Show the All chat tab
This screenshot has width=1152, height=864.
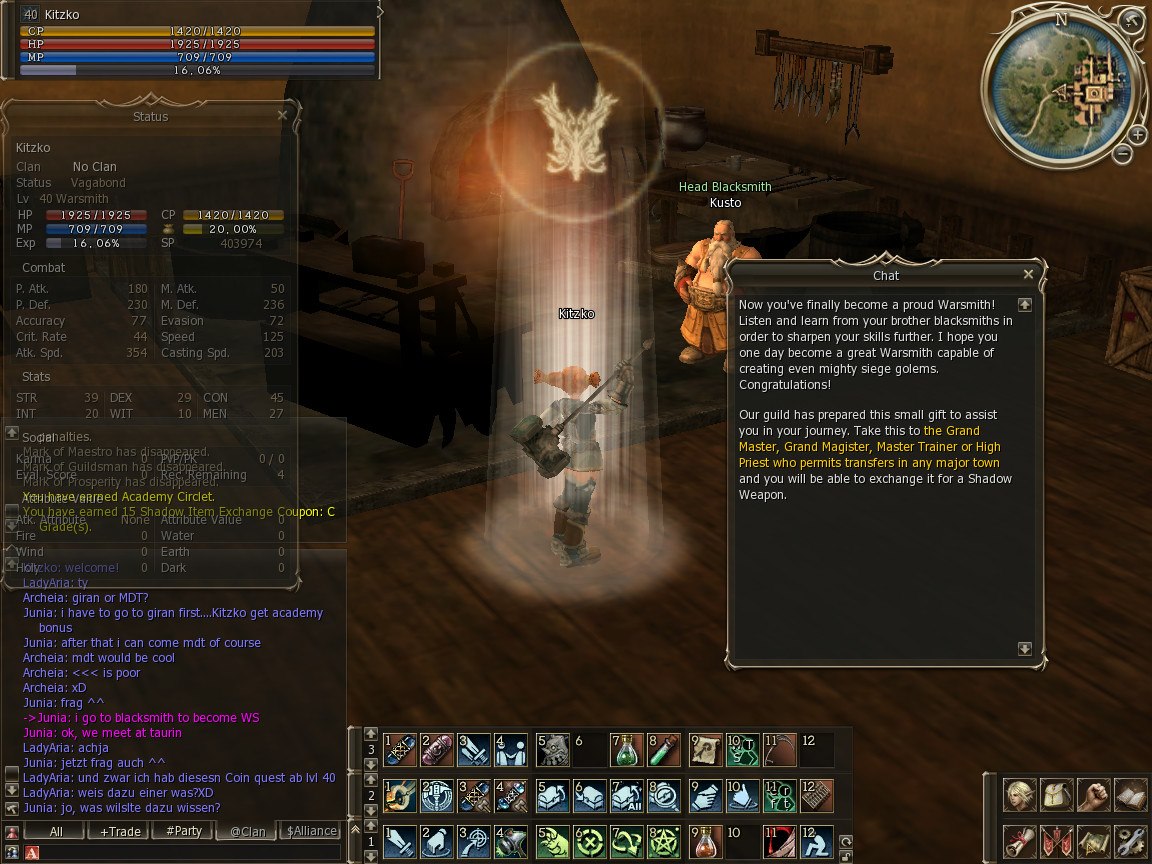click(x=56, y=831)
